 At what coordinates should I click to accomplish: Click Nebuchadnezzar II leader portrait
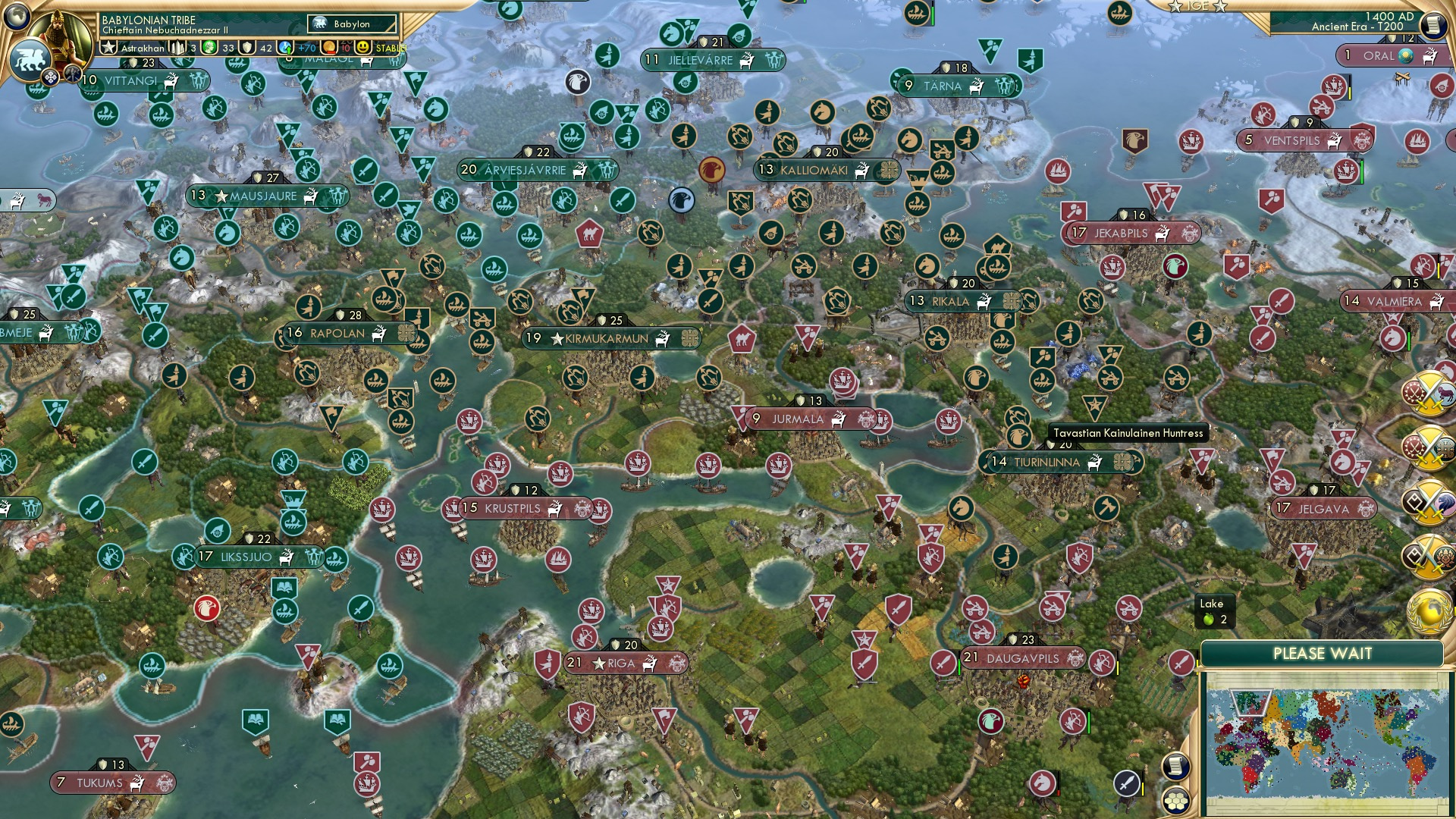pos(58,35)
